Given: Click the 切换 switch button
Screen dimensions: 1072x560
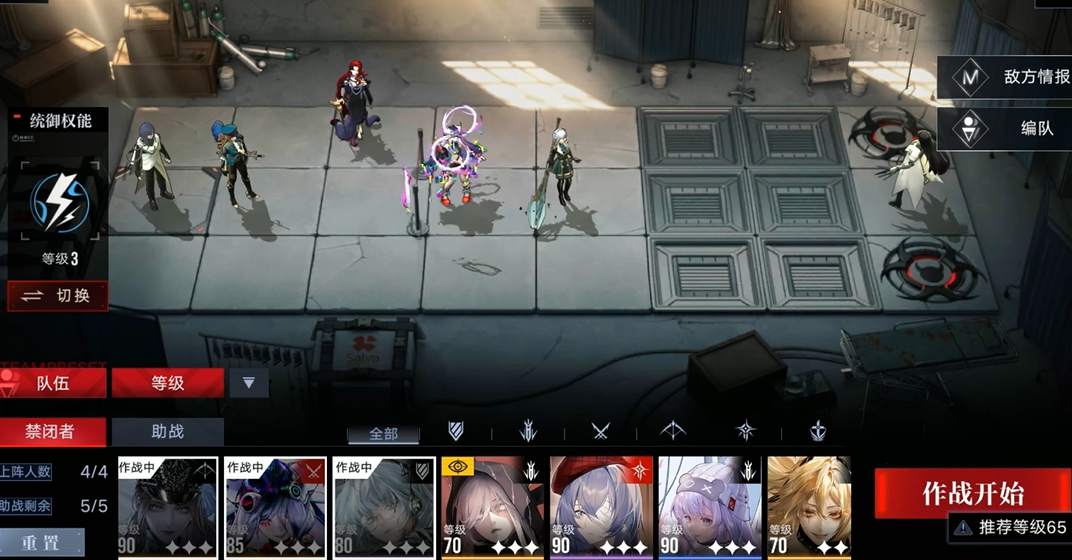Looking at the screenshot, I should pos(58,296).
